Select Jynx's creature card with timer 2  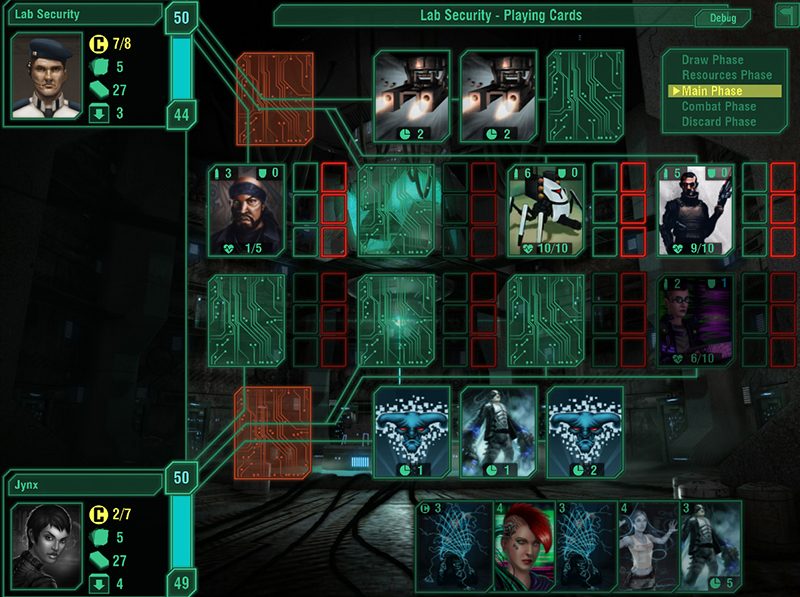point(584,432)
